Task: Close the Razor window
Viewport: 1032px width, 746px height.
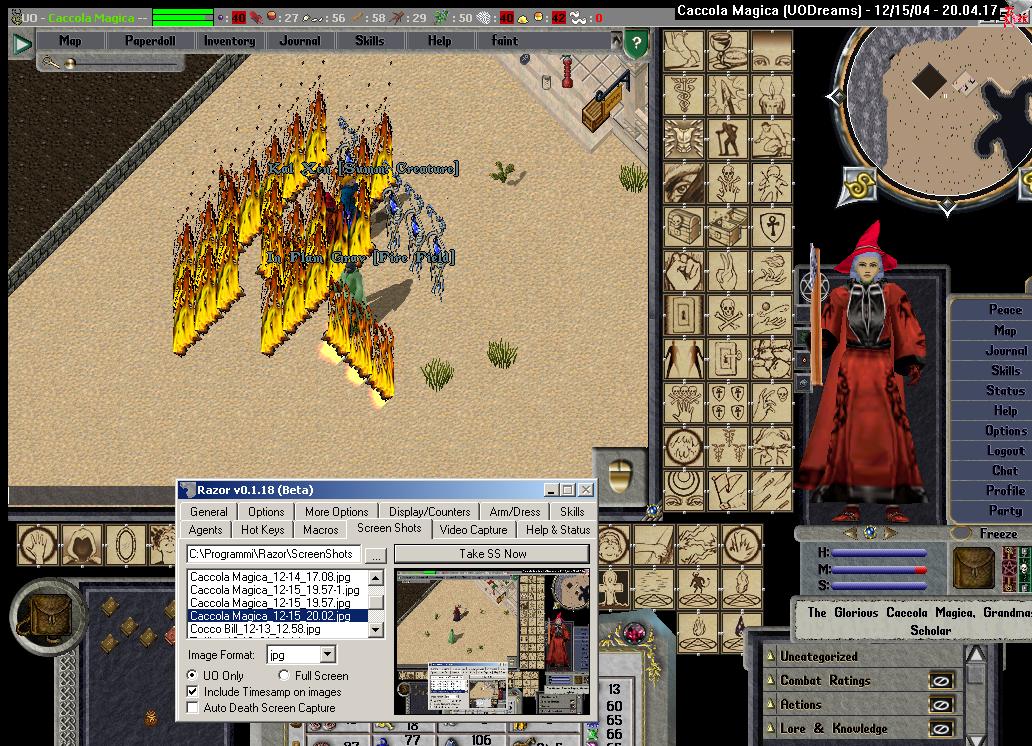Action: [586, 490]
